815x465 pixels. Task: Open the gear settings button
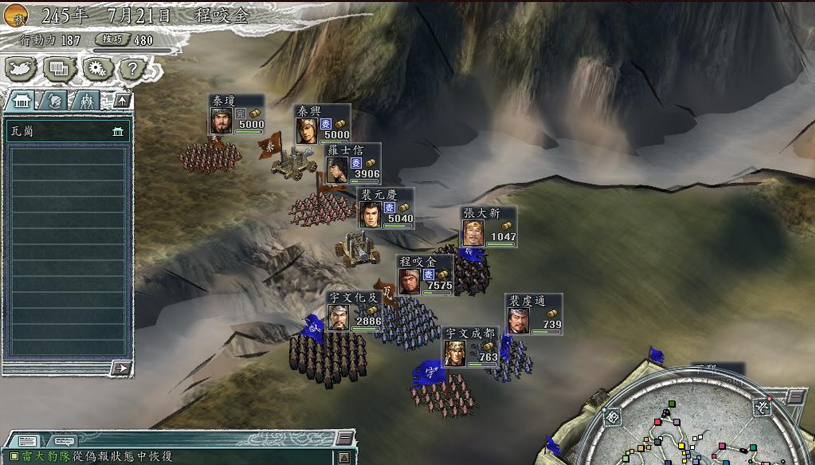[x=96, y=68]
